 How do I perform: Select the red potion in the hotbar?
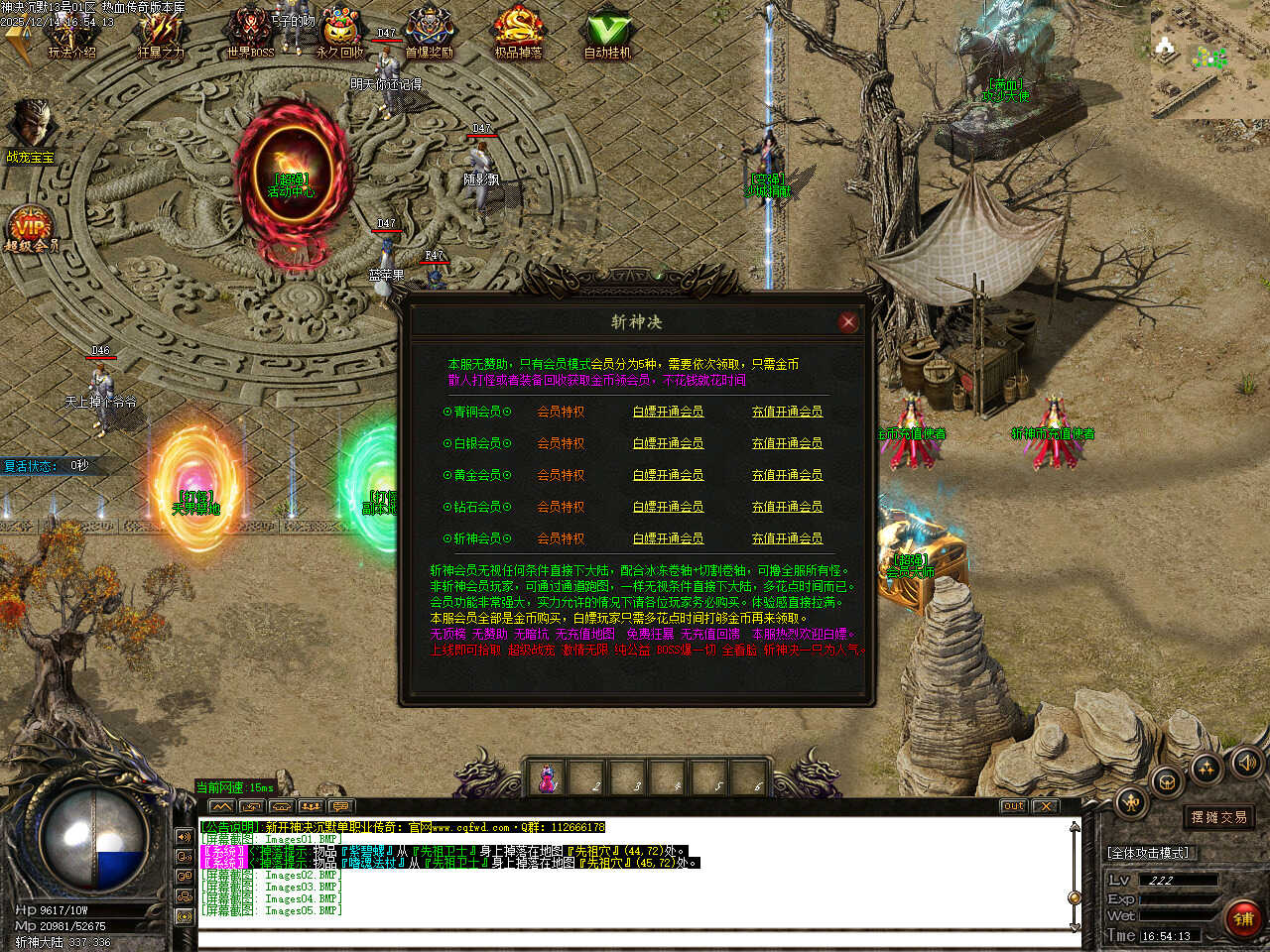pos(547,778)
